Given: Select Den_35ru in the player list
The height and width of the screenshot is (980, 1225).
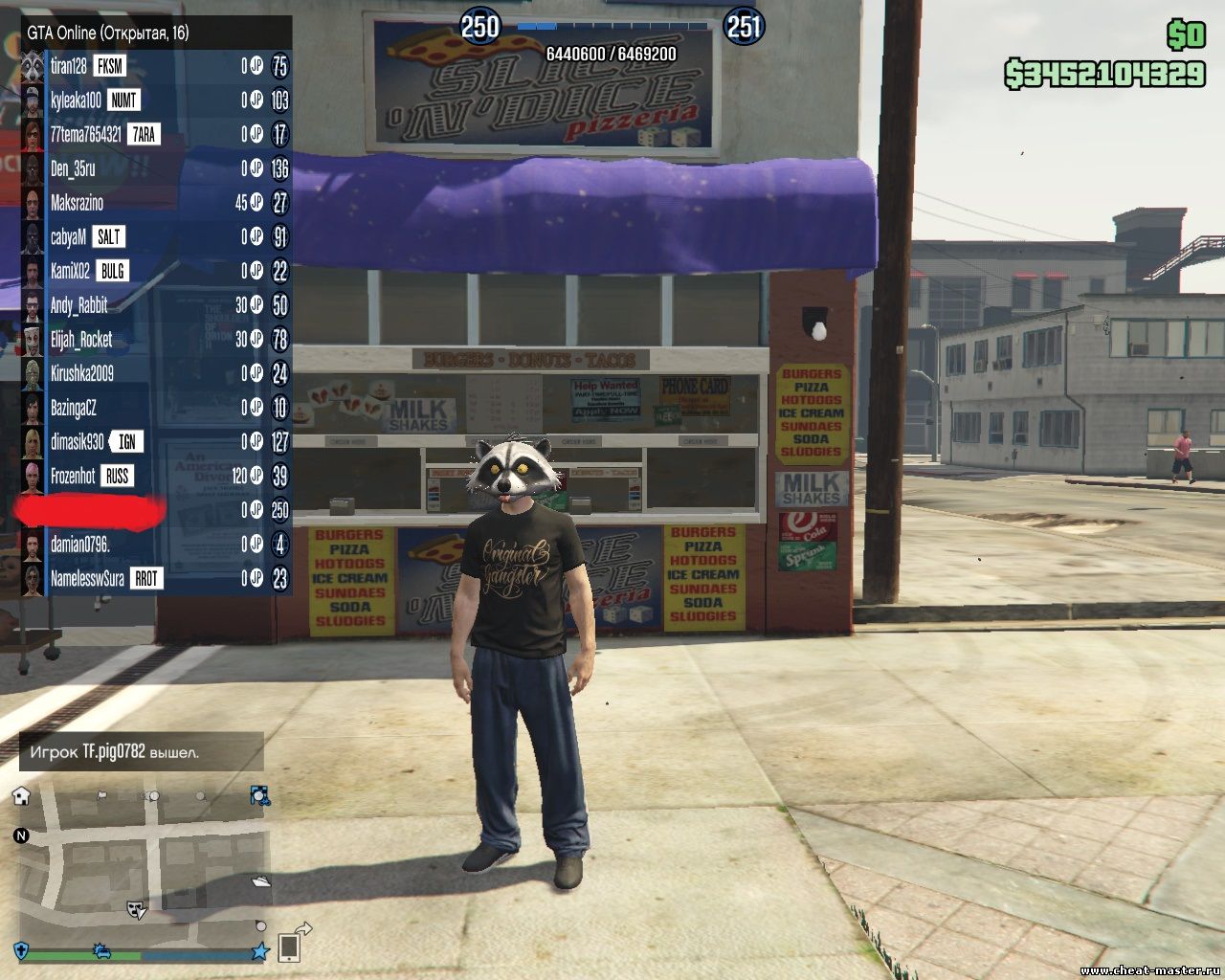Looking at the screenshot, I should 73,169.
